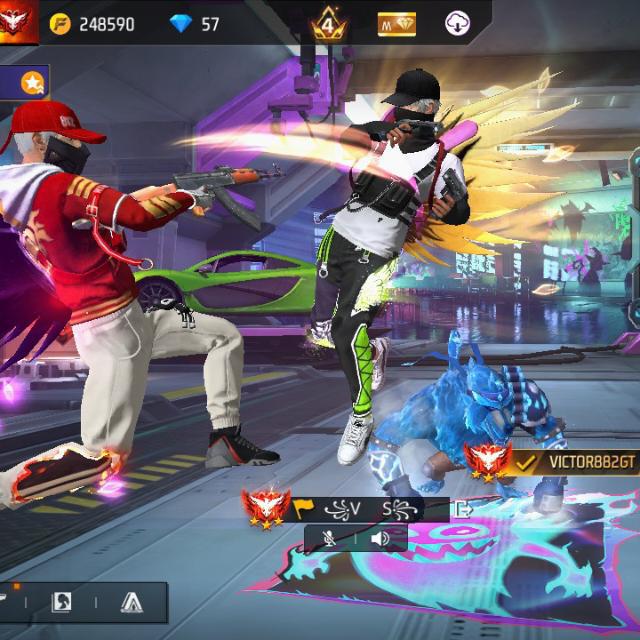The width and height of the screenshot is (640, 640).
Task: Open the star badge side tab
Action: [x=33, y=82]
